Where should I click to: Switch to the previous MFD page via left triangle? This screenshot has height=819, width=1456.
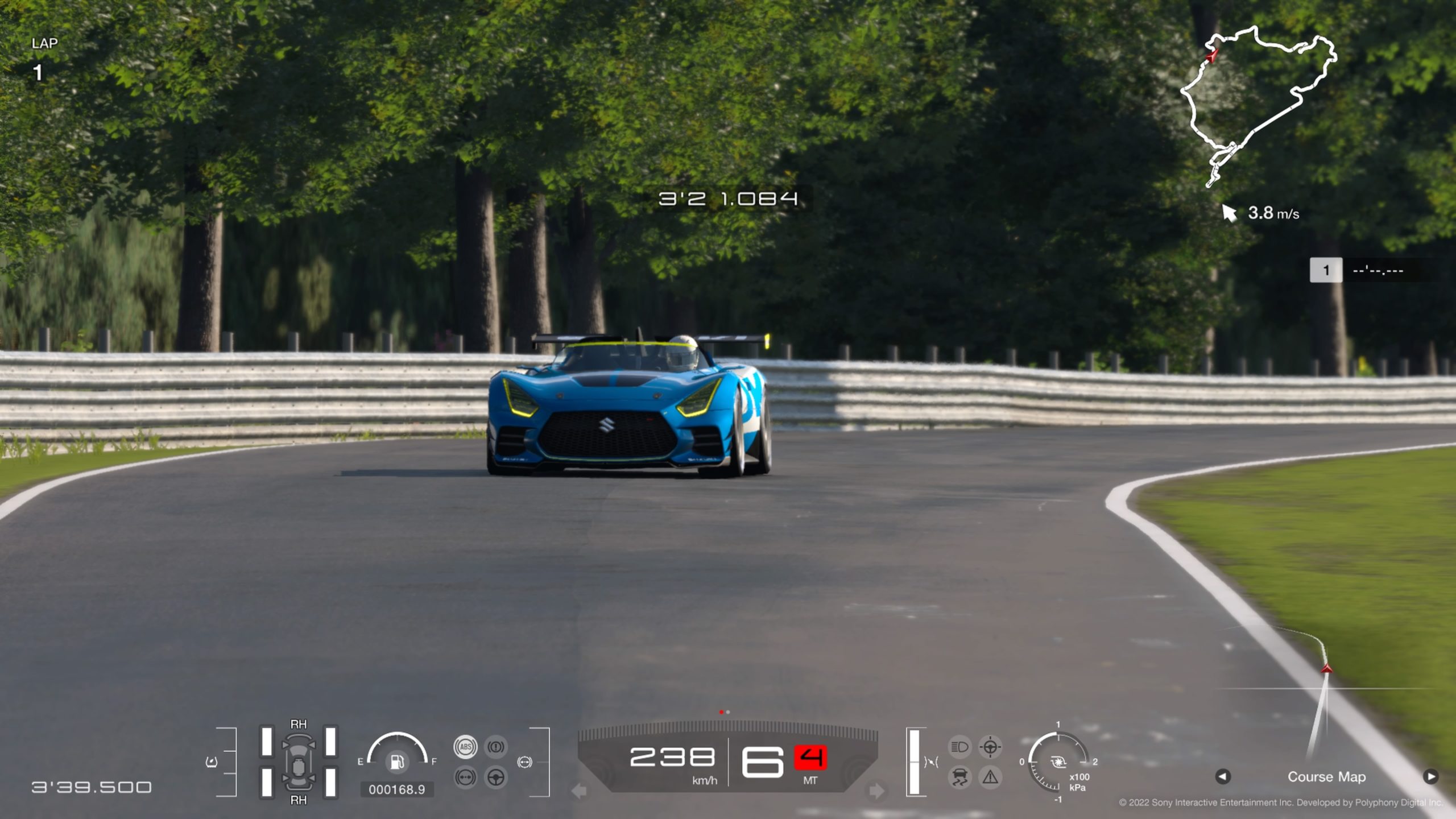coord(1223,776)
